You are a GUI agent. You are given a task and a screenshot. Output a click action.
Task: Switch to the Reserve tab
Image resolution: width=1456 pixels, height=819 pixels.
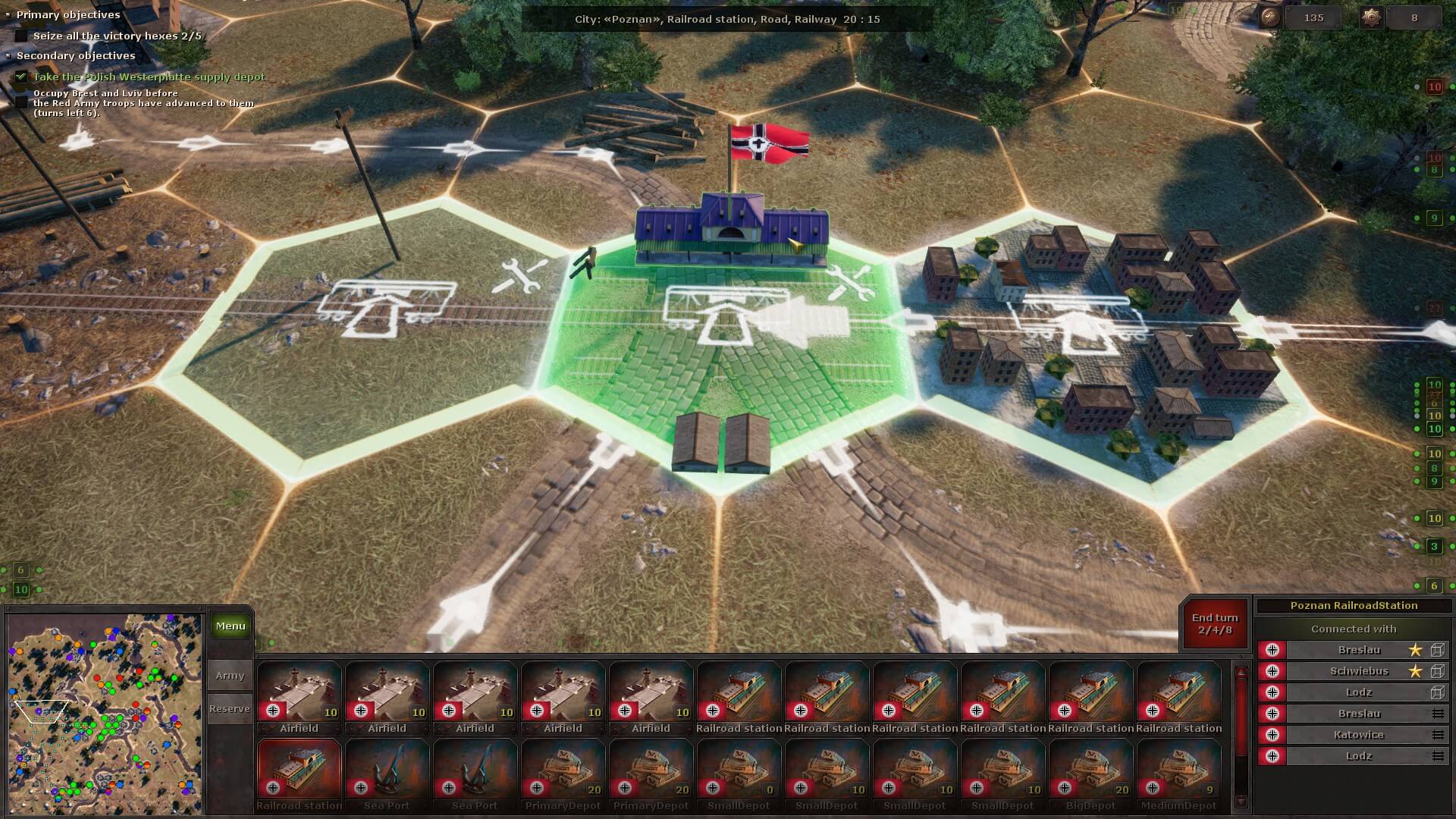(230, 708)
